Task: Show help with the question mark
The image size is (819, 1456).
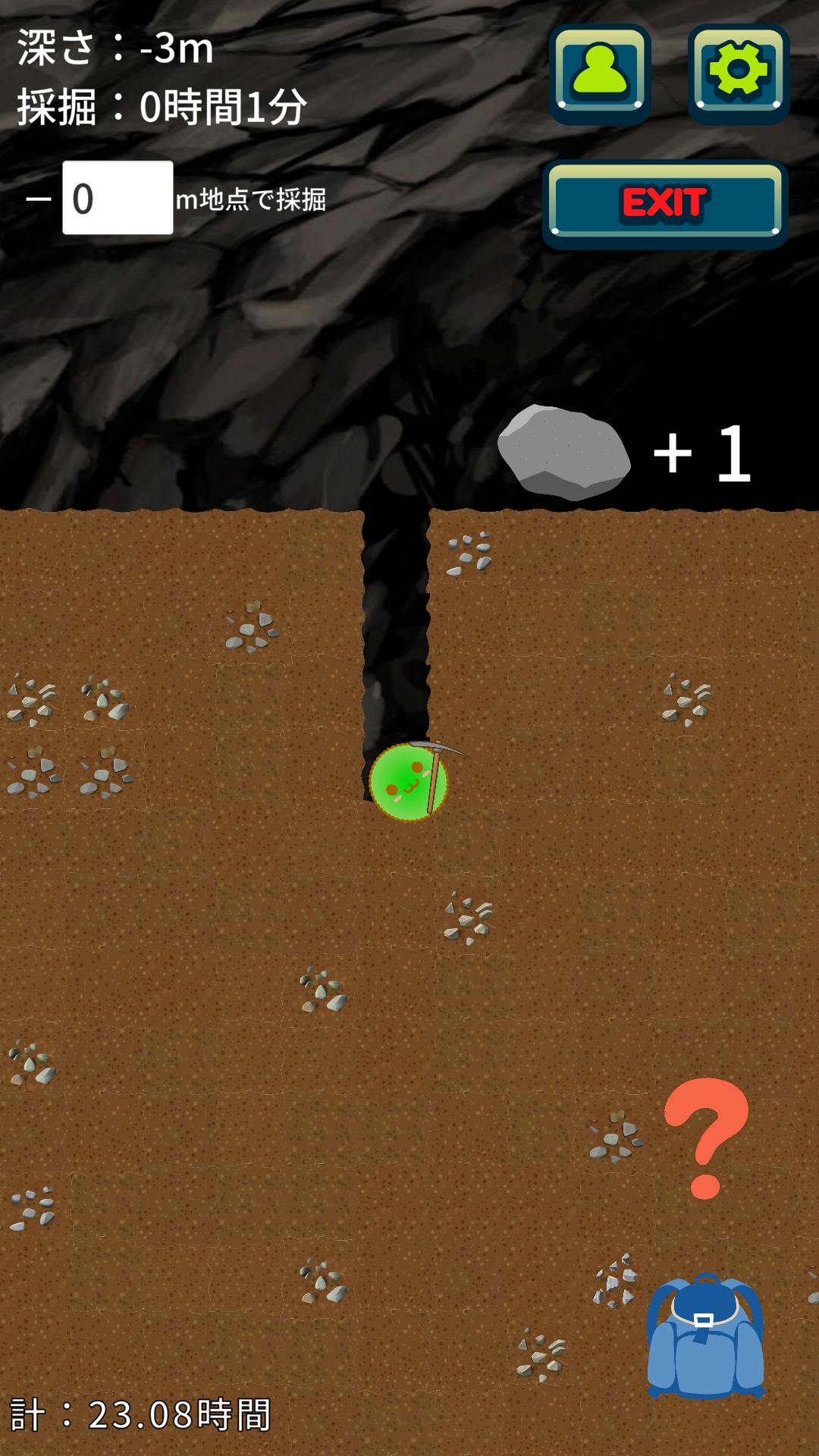Action: coord(706,1138)
